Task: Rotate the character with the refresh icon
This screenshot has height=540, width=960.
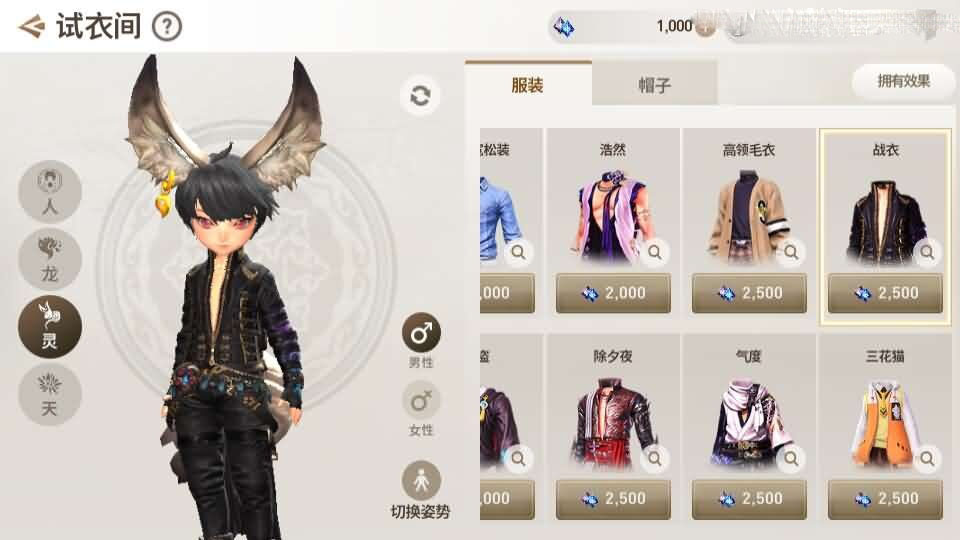Action: 420,96
